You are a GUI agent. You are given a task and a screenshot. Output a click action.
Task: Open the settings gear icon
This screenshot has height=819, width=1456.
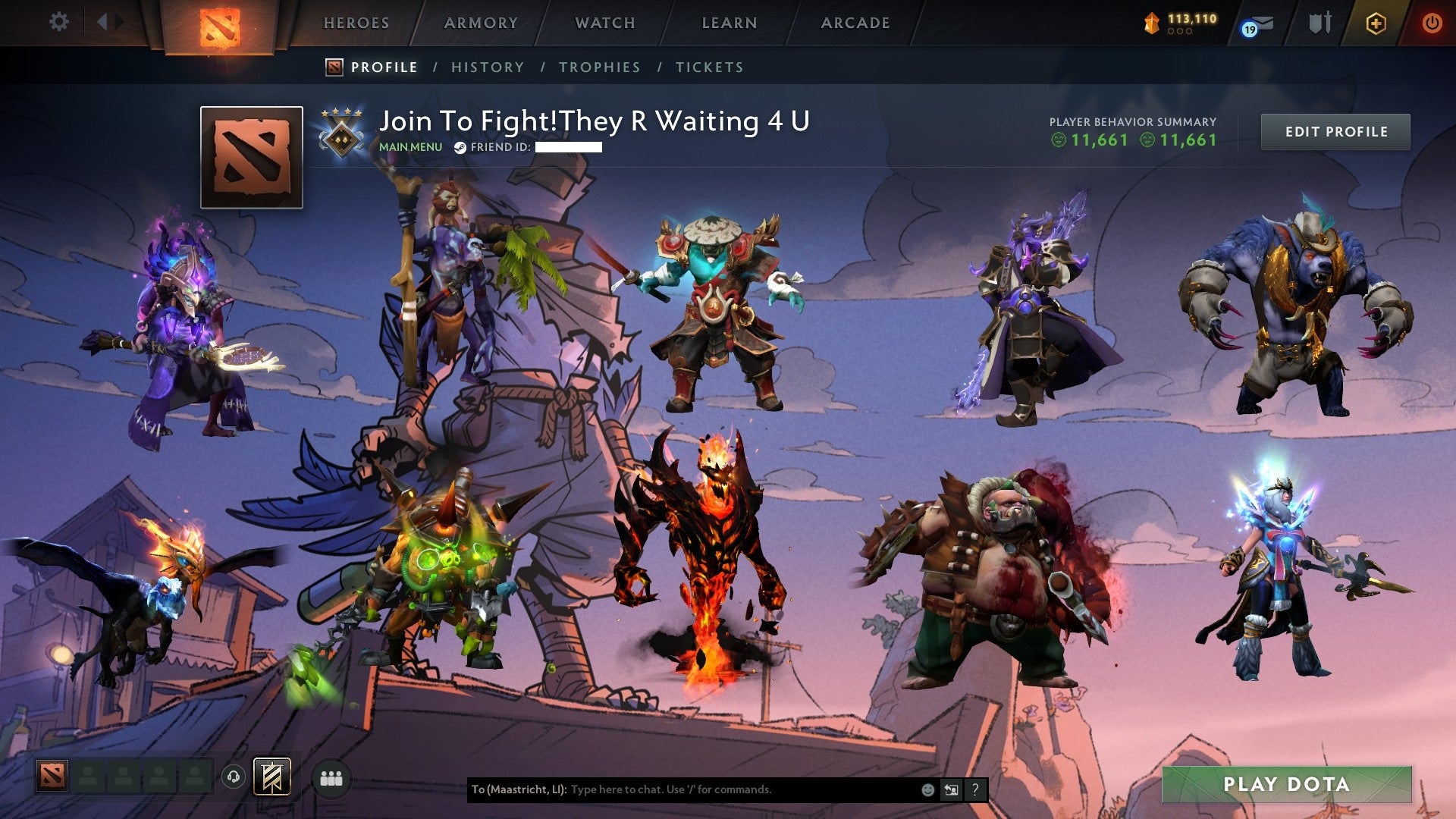(58, 21)
